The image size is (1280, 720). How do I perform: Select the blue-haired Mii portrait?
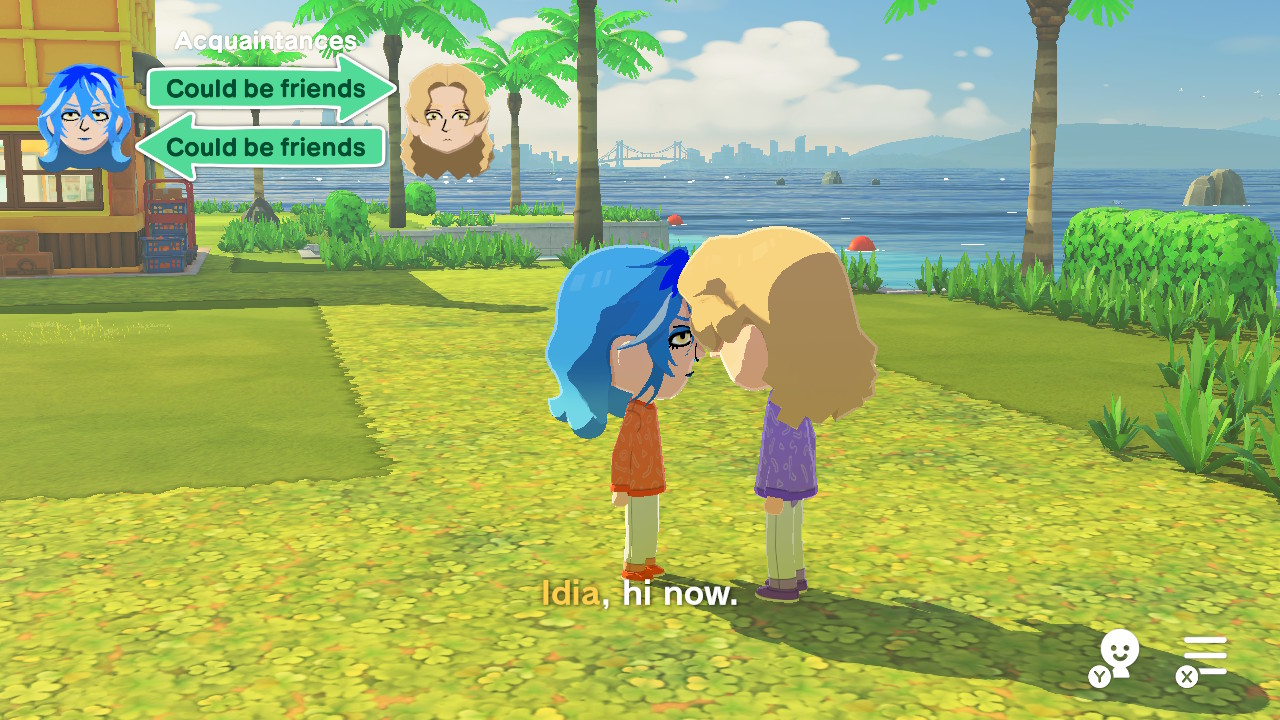click(84, 118)
